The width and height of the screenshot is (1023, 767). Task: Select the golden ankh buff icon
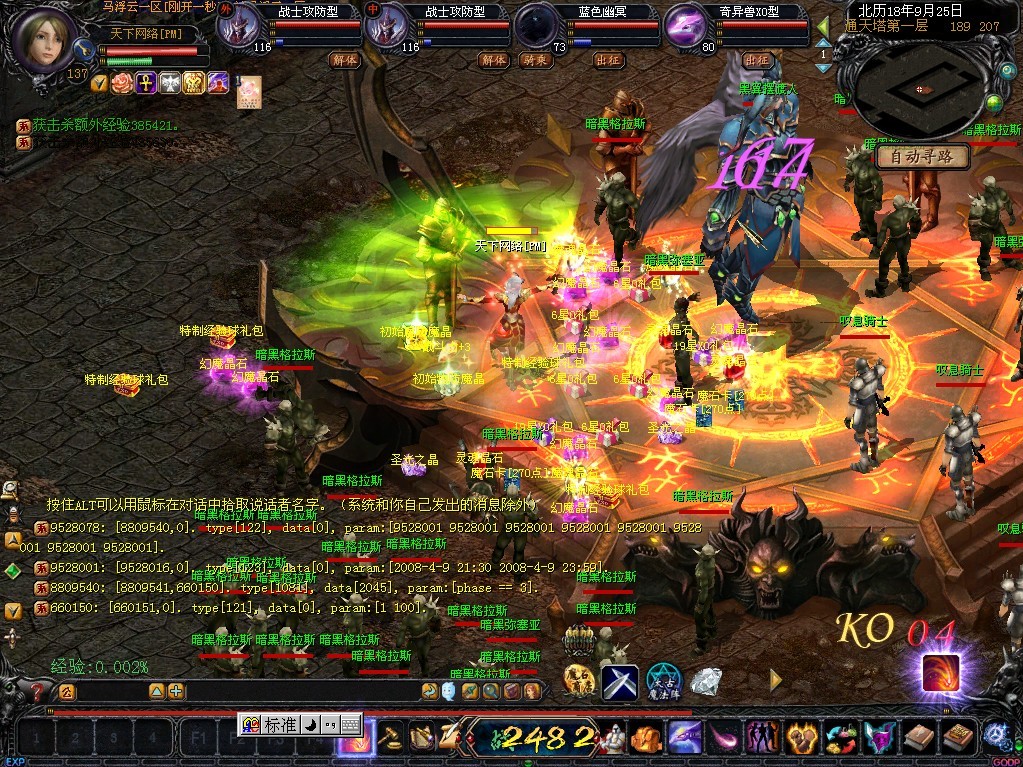click(x=146, y=83)
